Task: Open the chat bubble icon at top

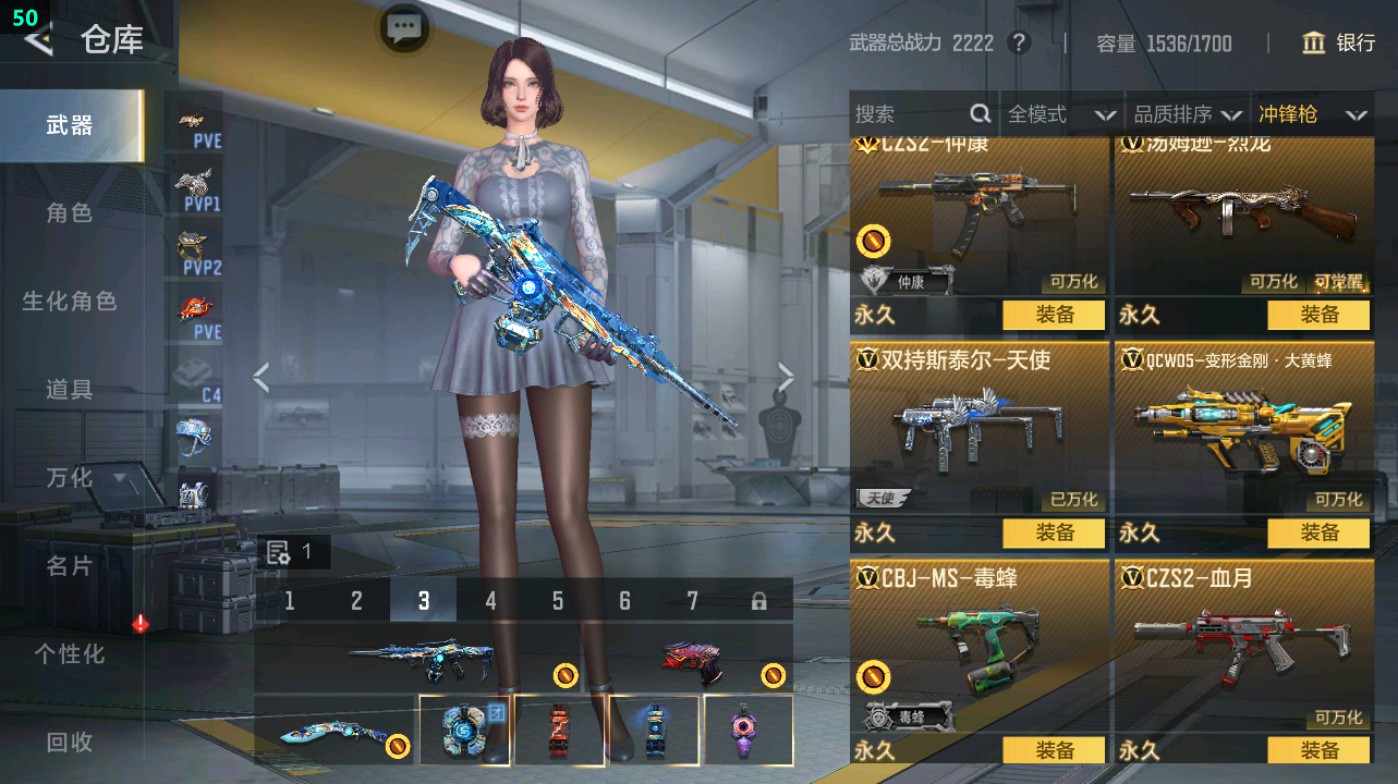Action: [x=403, y=29]
